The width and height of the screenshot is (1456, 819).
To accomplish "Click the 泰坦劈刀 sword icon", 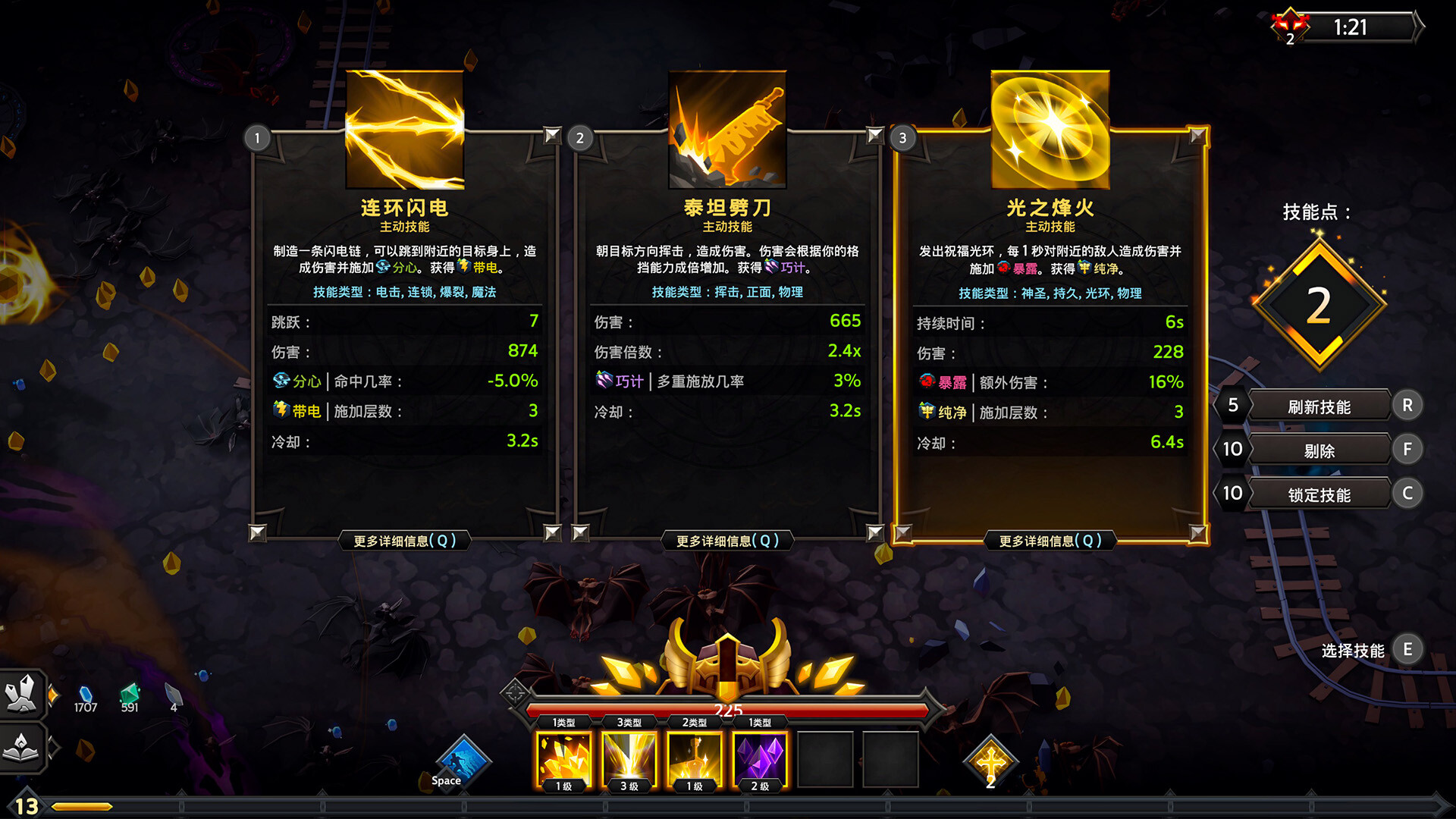I will 726,127.
